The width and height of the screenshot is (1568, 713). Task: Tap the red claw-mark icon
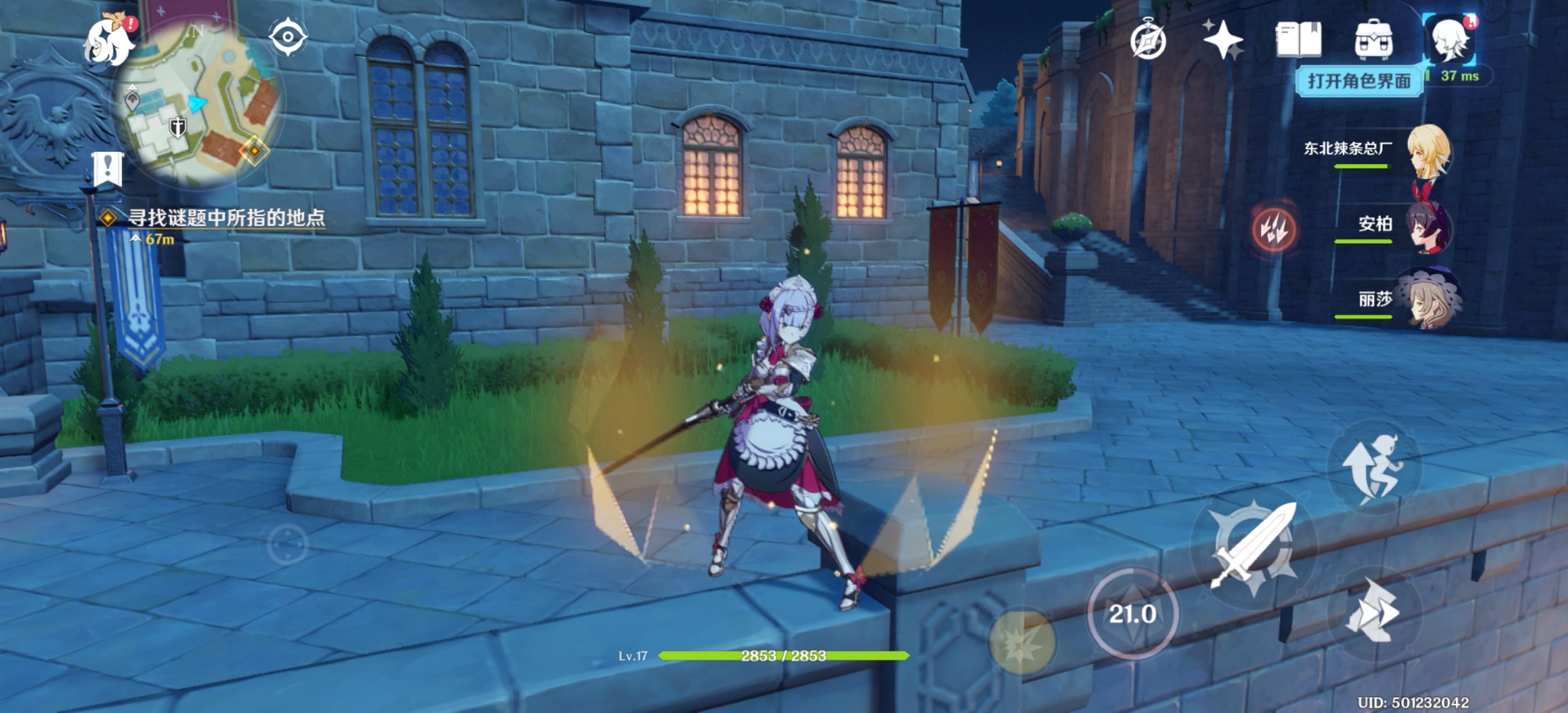coord(1274,228)
